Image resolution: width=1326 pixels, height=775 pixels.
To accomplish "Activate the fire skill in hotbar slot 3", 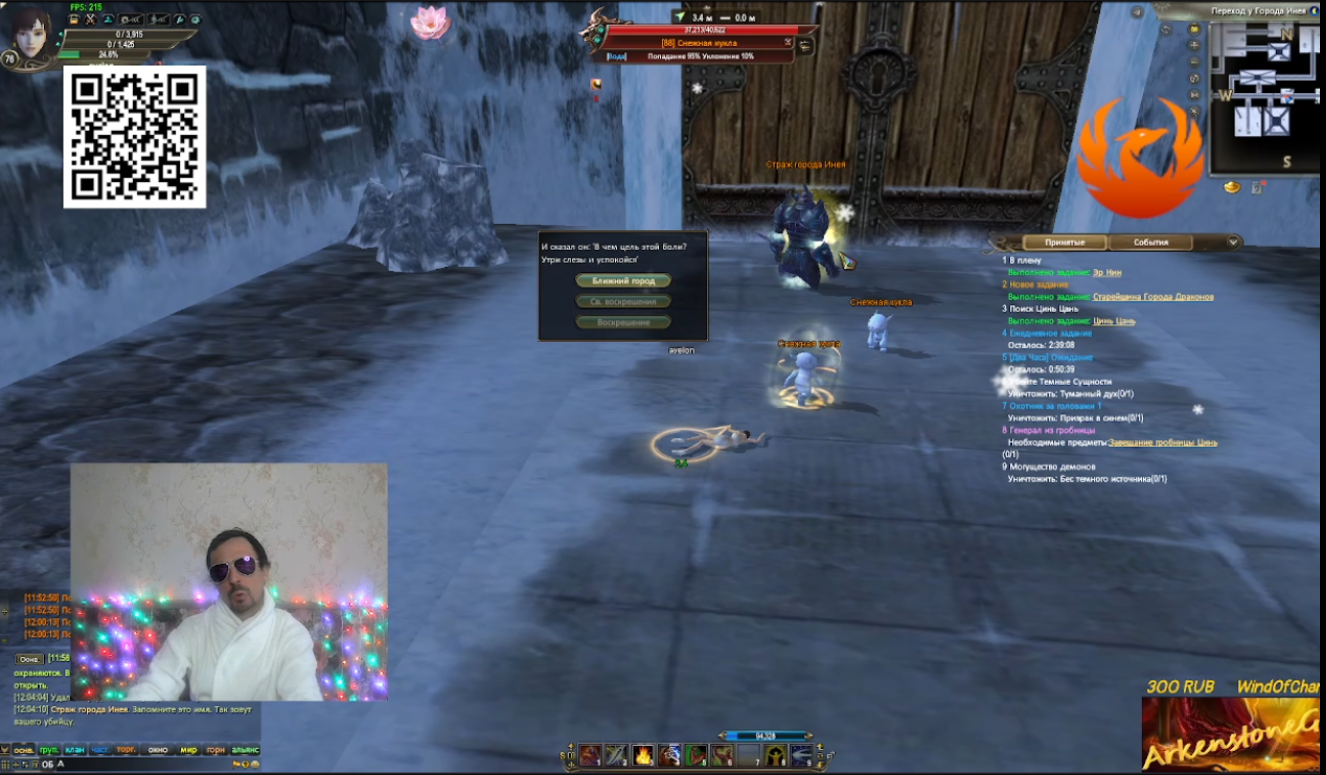I will (x=642, y=756).
